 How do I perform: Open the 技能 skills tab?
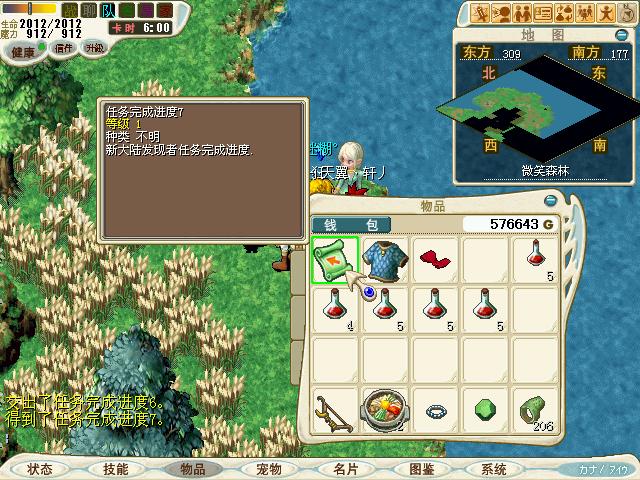pyautogui.click(x=115, y=468)
